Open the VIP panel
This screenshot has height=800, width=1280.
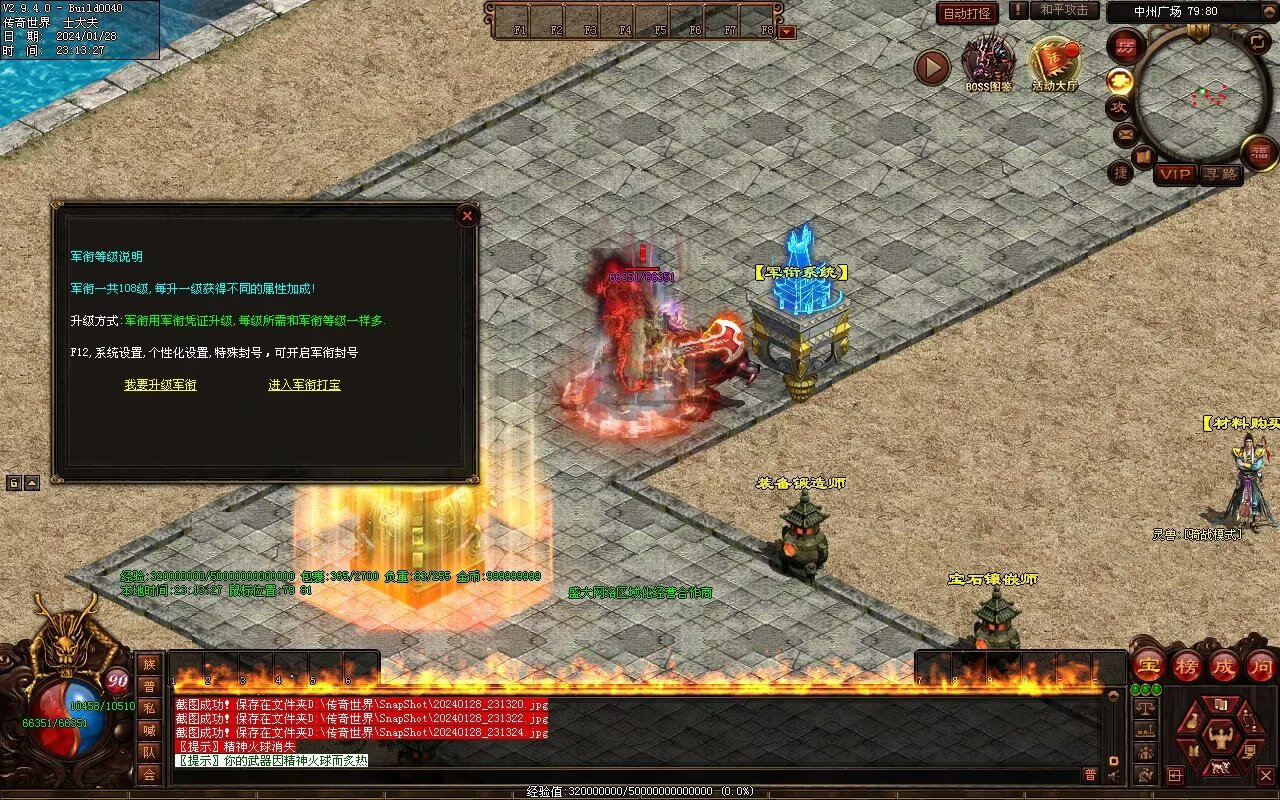[x=1175, y=174]
